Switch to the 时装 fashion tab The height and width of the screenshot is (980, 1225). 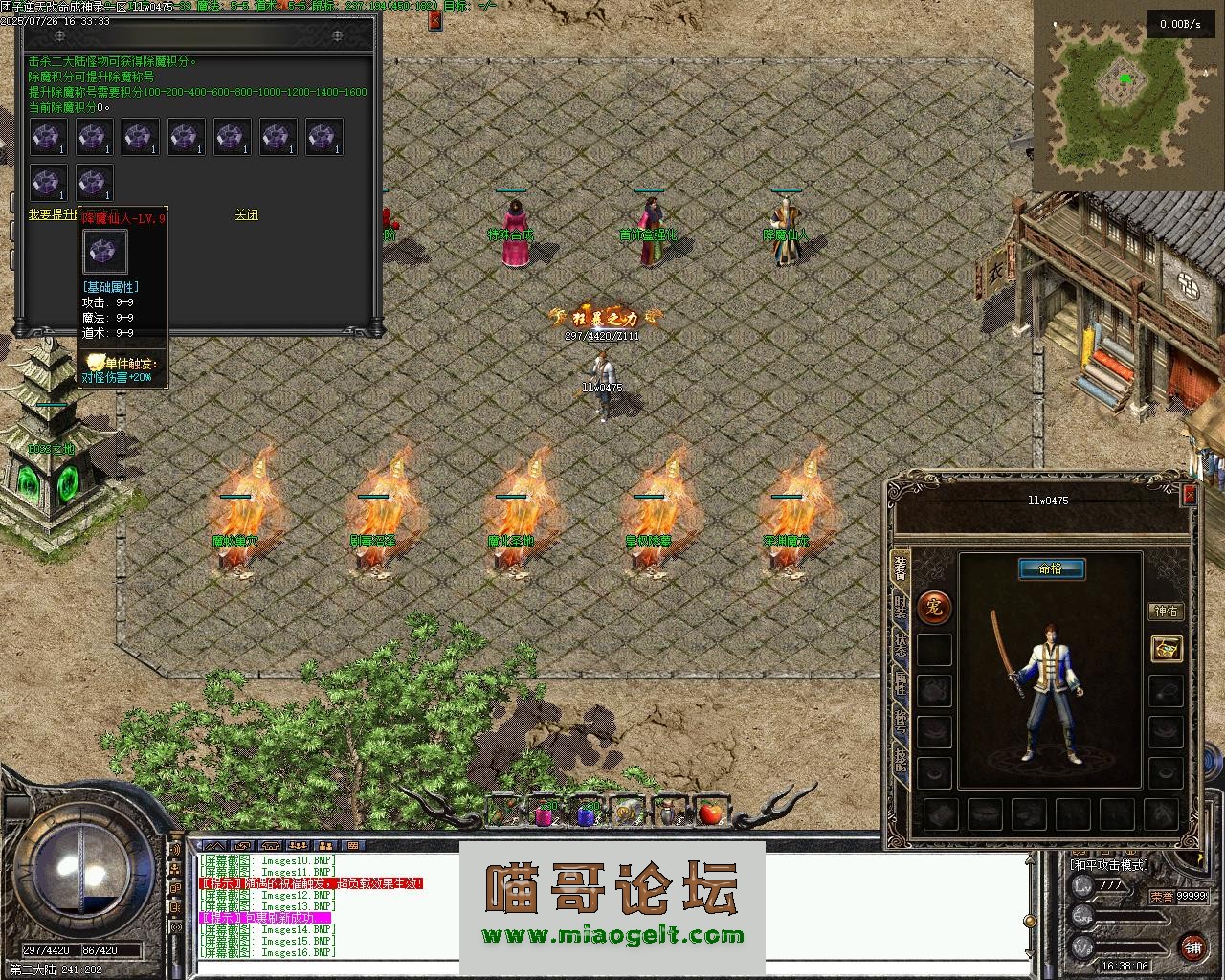click(901, 608)
